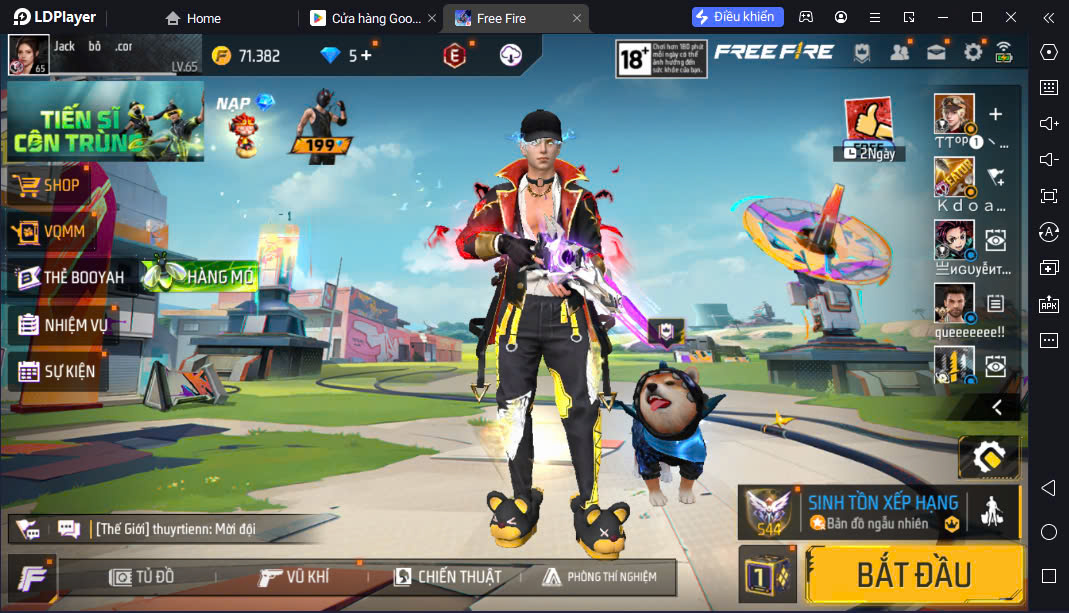The height and width of the screenshot is (613, 1069).
Task: Open the game settings gear icon
Action: (973, 52)
